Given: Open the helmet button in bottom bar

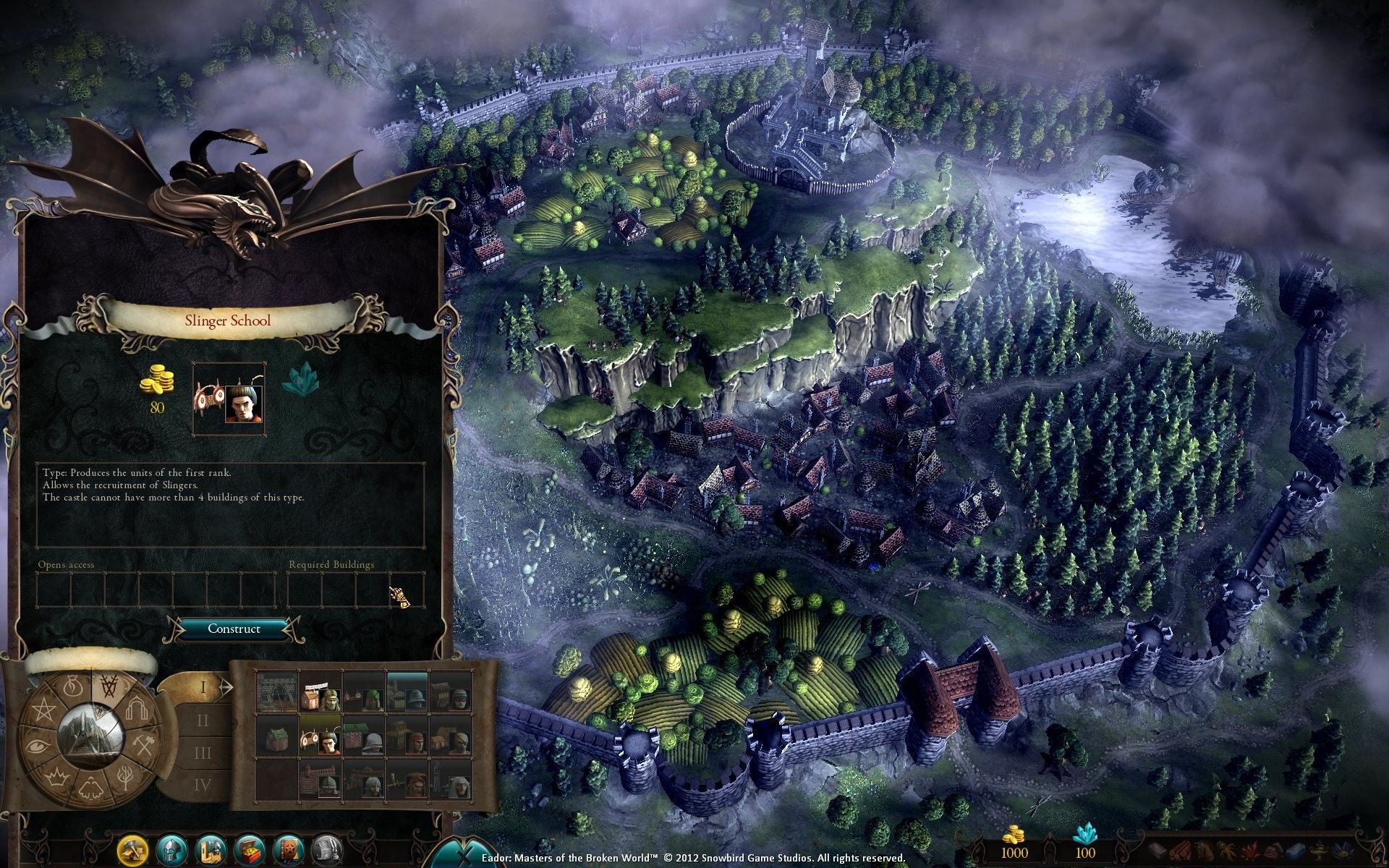Looking at the screenshot, I should (171, 848).
